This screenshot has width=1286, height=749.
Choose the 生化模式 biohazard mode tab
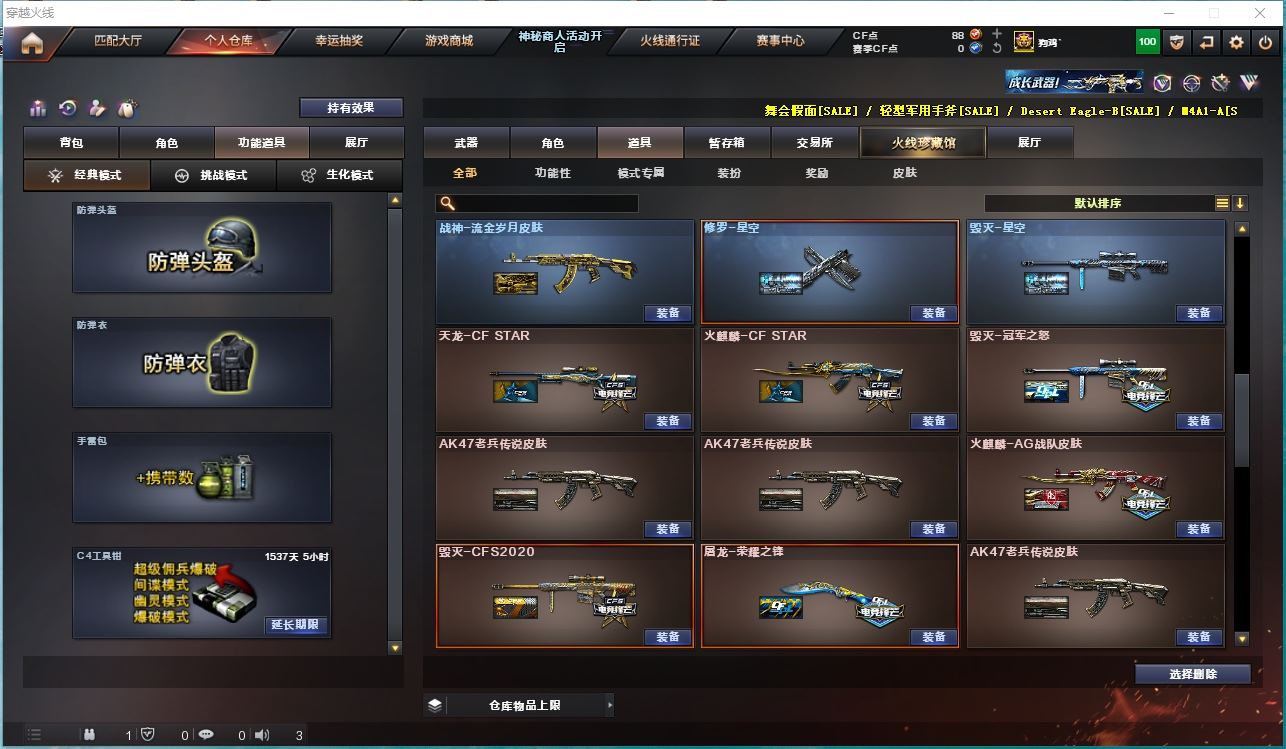tap(339, 175)
